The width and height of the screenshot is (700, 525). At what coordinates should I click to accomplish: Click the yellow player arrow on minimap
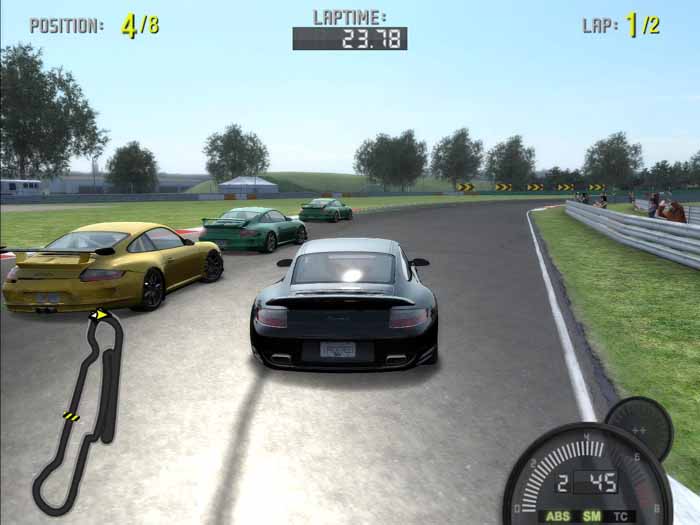click(99, 316)
